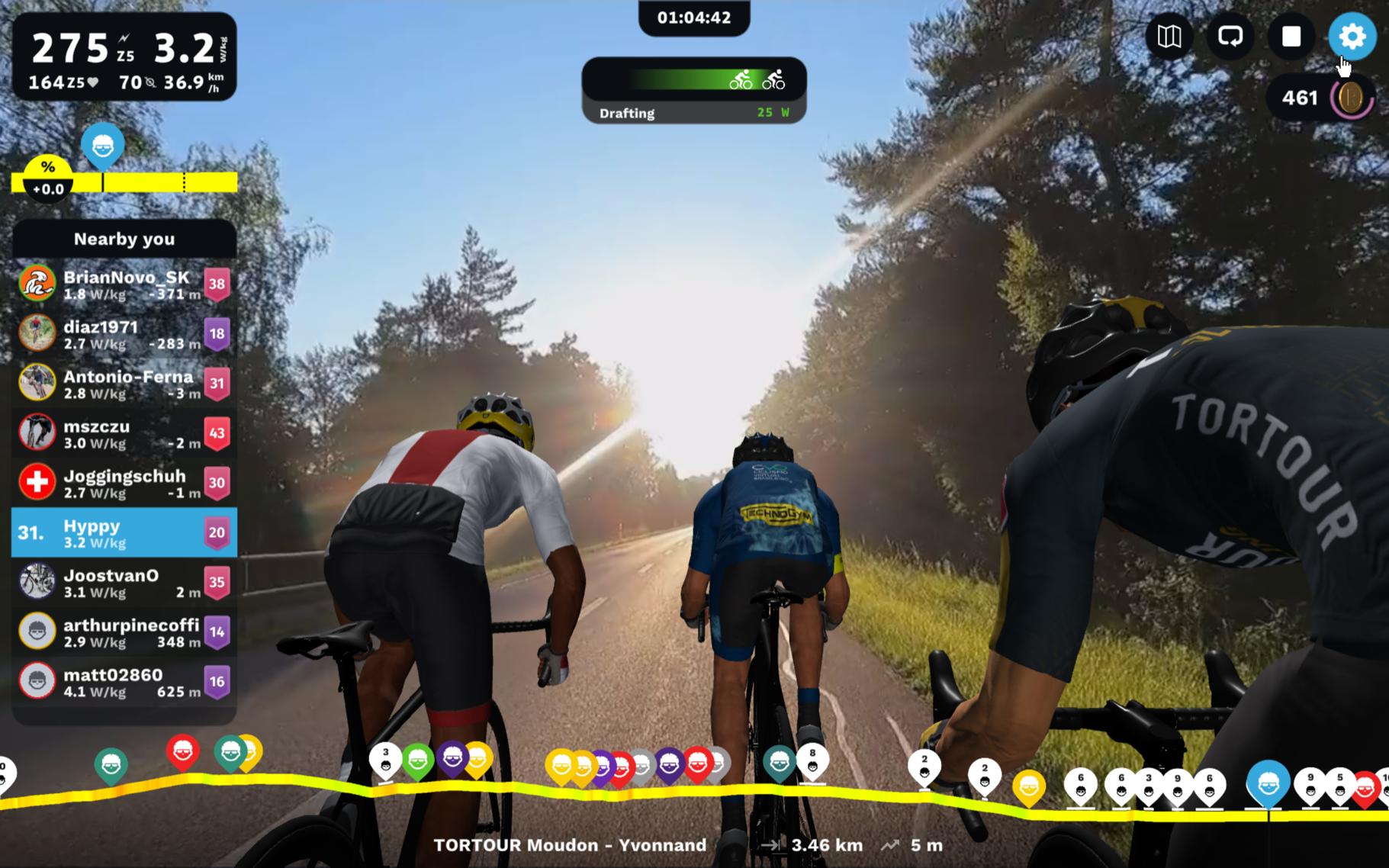The width and height of the screenshot is (1389, 868).
Task: Stop the ride with the square button
Action: coord(1291,37)
